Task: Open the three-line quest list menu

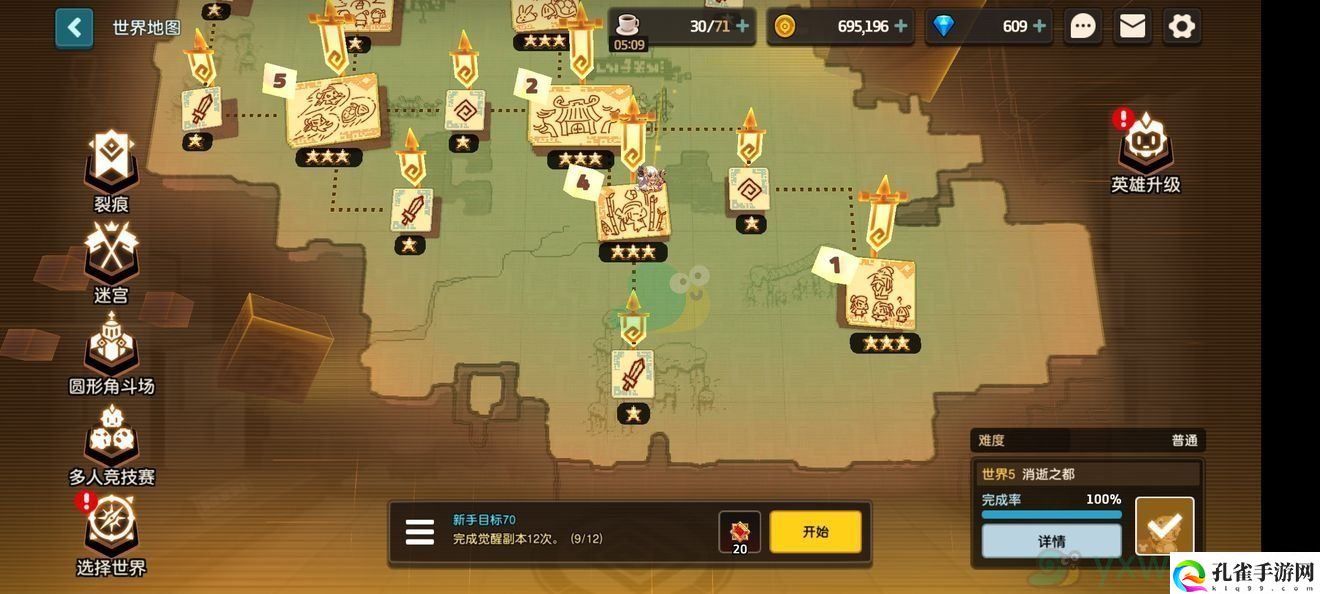Action: 420,532
